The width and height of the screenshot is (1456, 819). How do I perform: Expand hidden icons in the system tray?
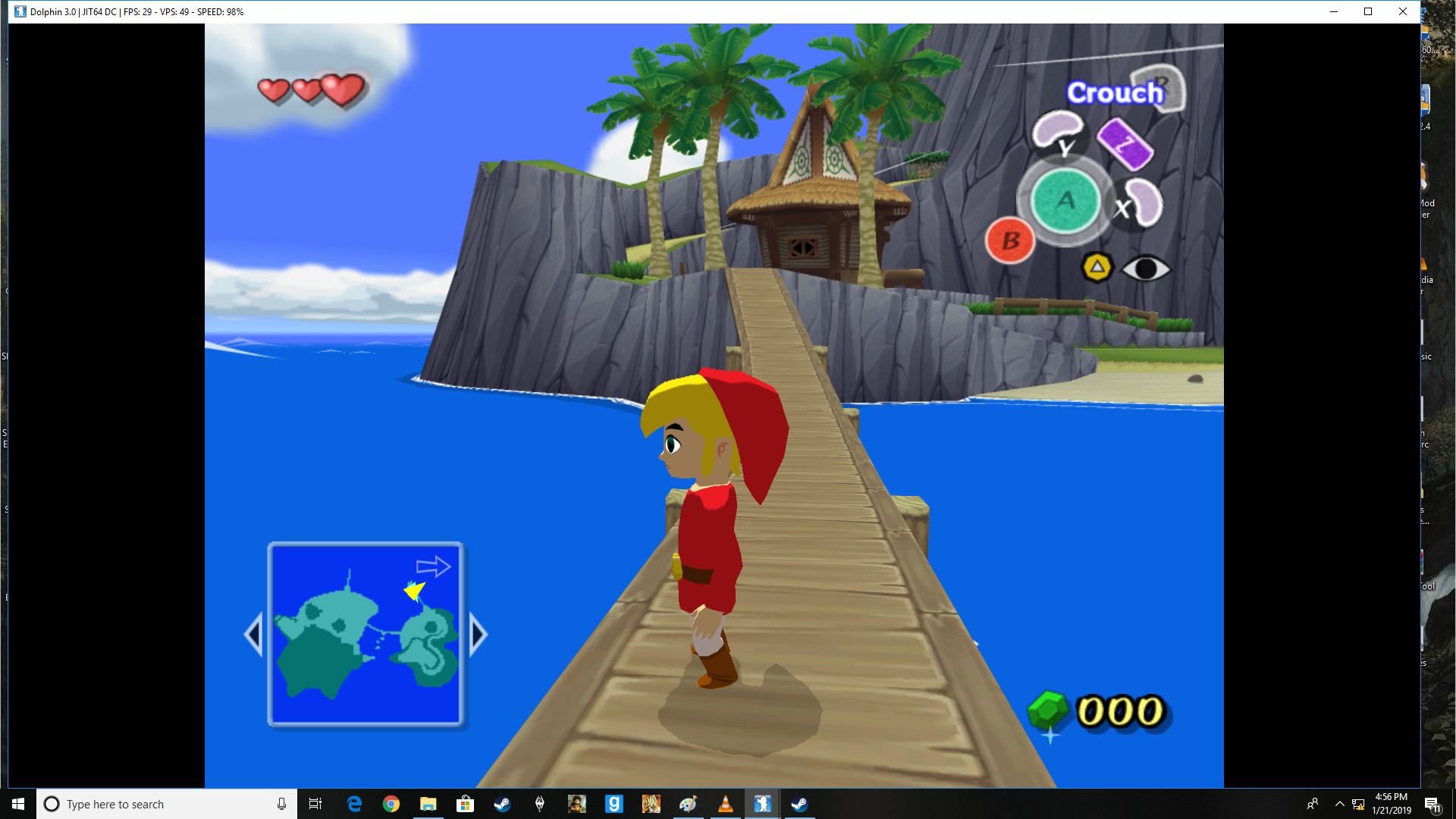pos(1339,804)
